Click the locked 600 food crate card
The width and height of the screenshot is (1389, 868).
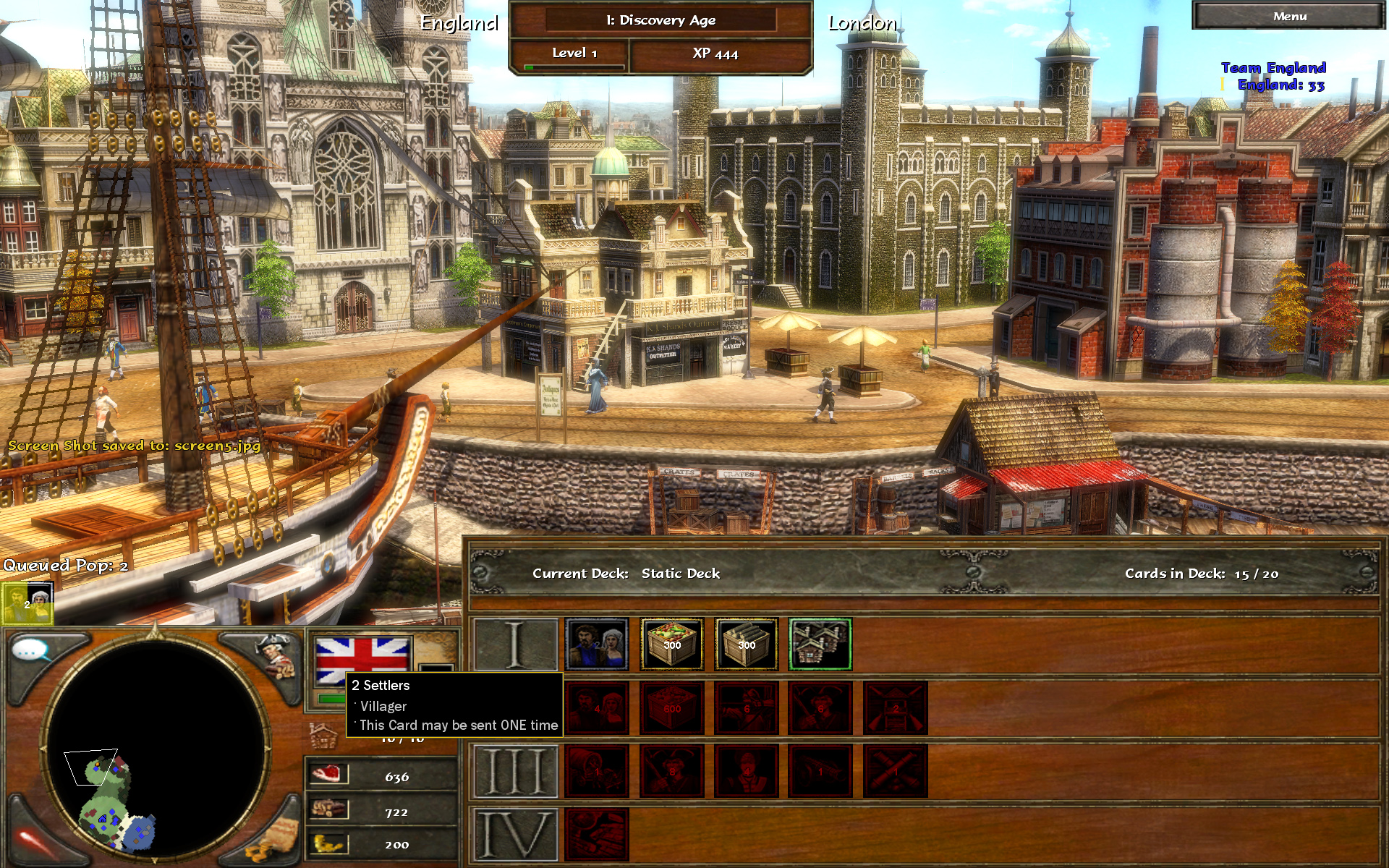(672, 708)
